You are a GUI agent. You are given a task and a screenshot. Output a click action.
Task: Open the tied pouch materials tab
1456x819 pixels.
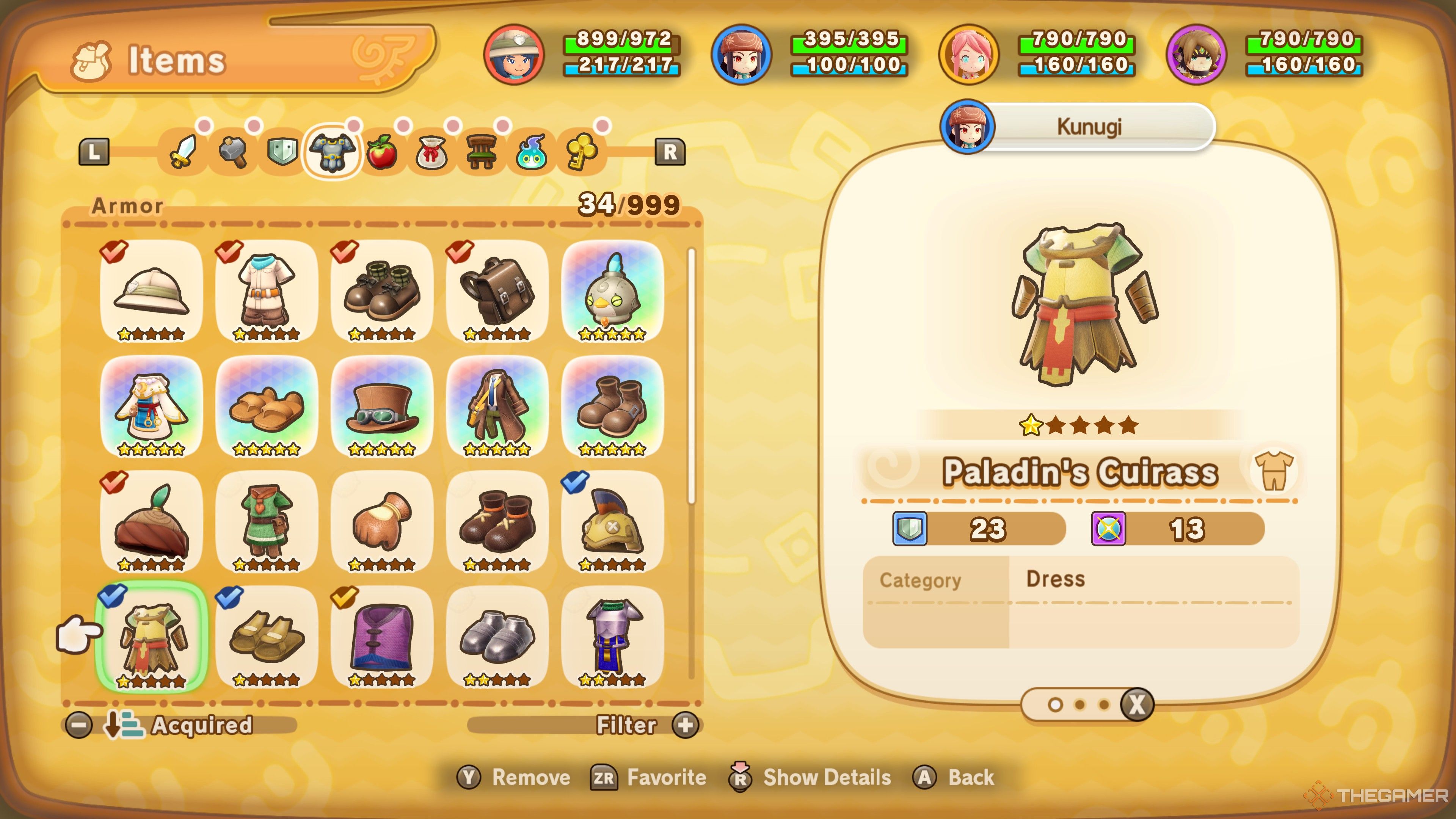pyautogui.click(x=432, y=152)
